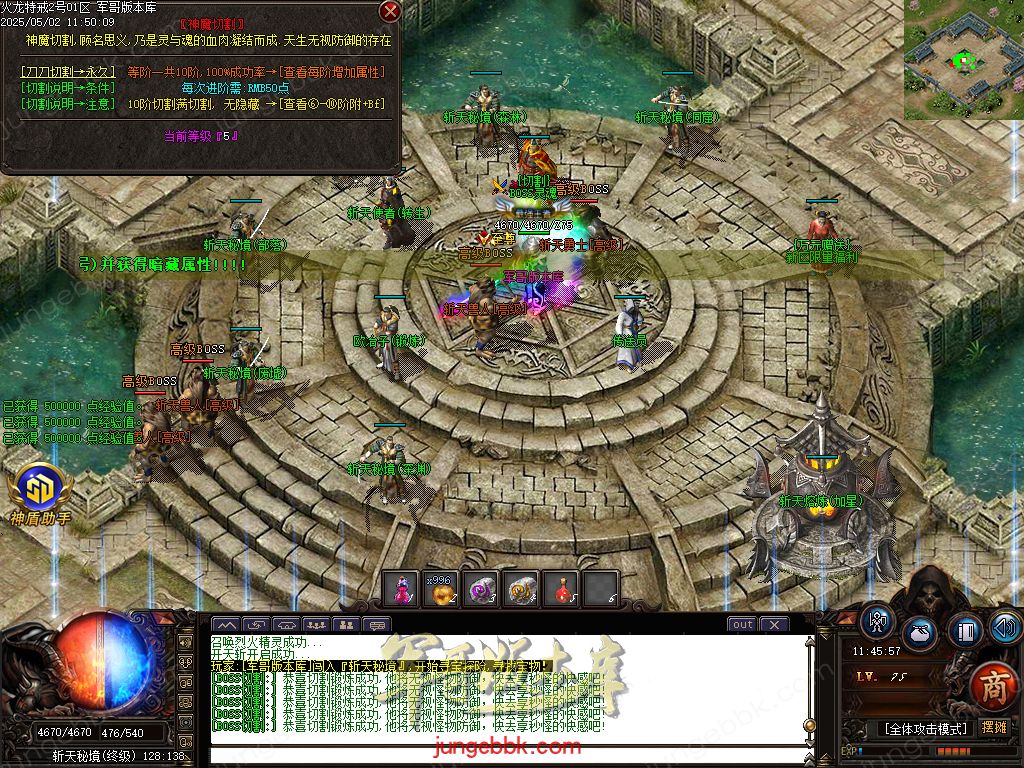Open the skill book icon

(964, 631)
